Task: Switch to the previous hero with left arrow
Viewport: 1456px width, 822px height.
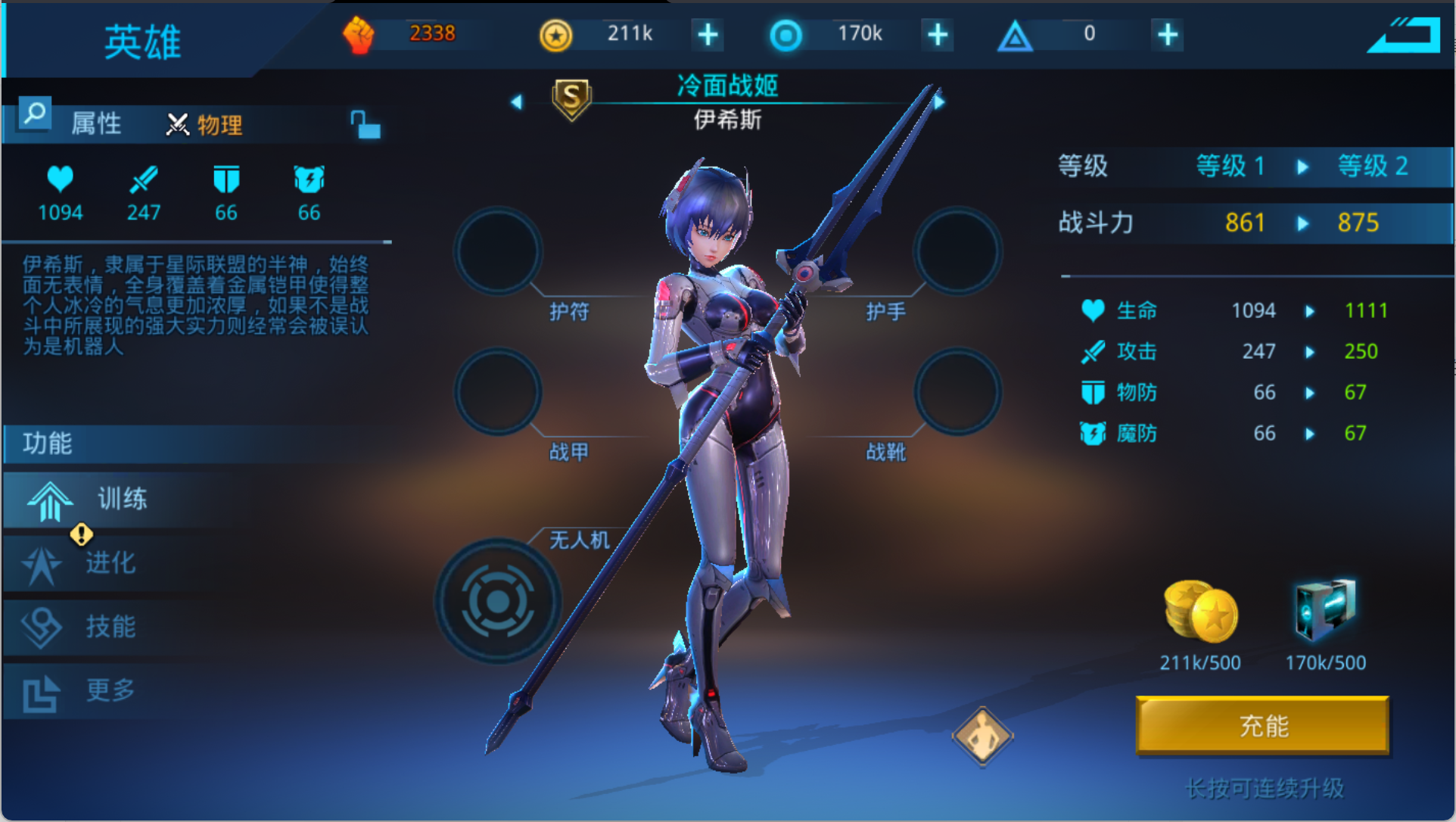Action: point(517,101)
